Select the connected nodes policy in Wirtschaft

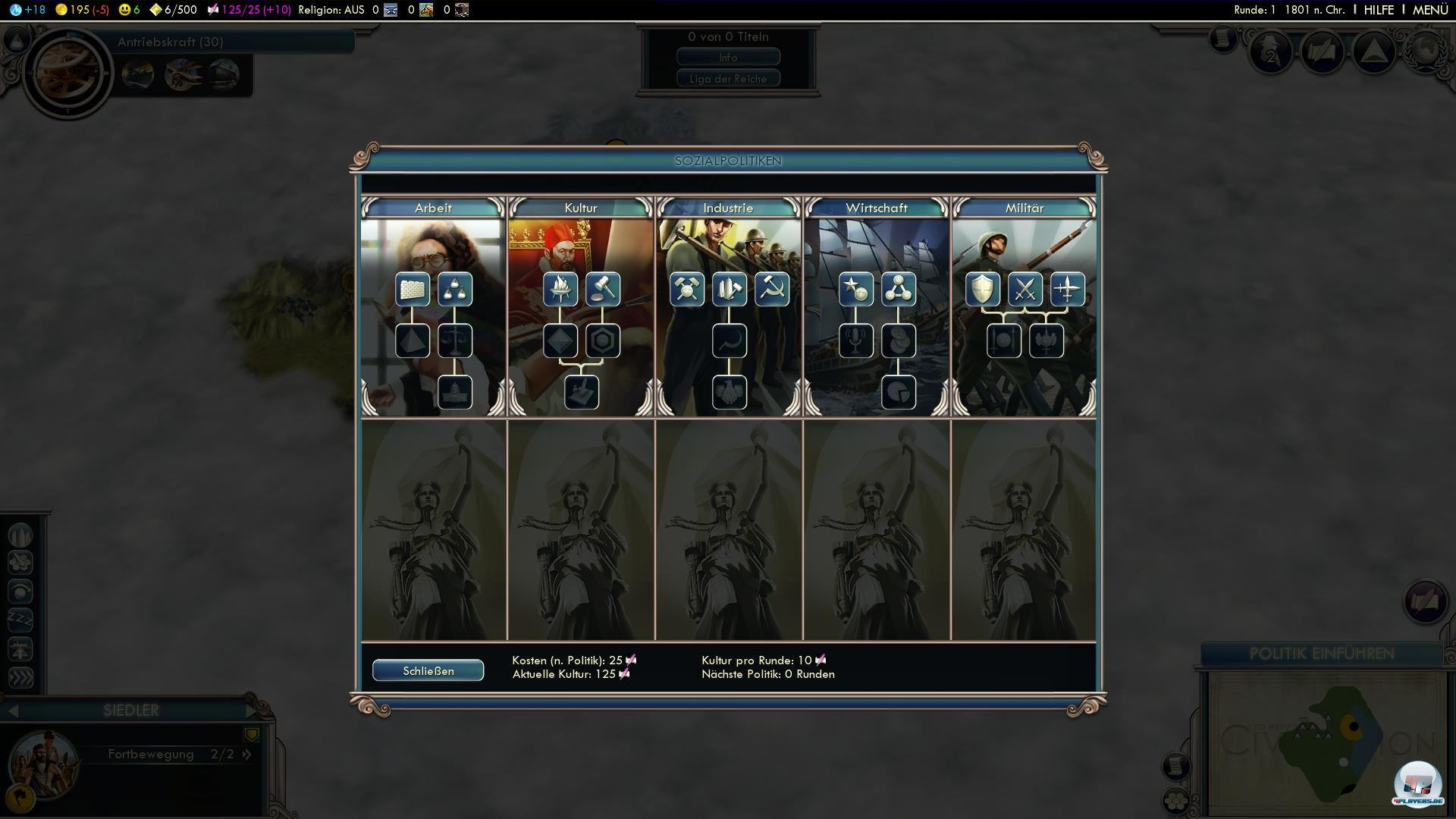(899, 290)
